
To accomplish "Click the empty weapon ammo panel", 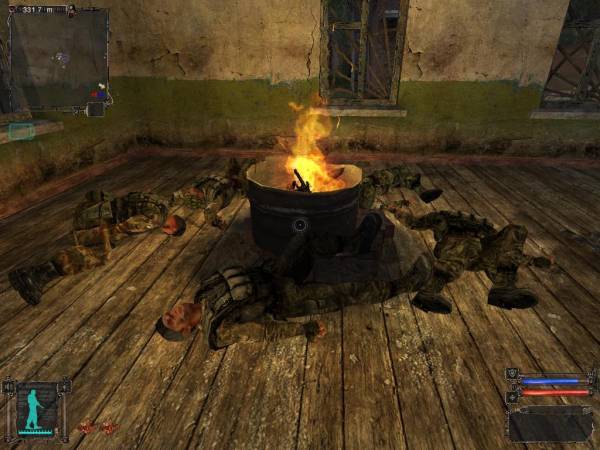I will click(549, 423).
